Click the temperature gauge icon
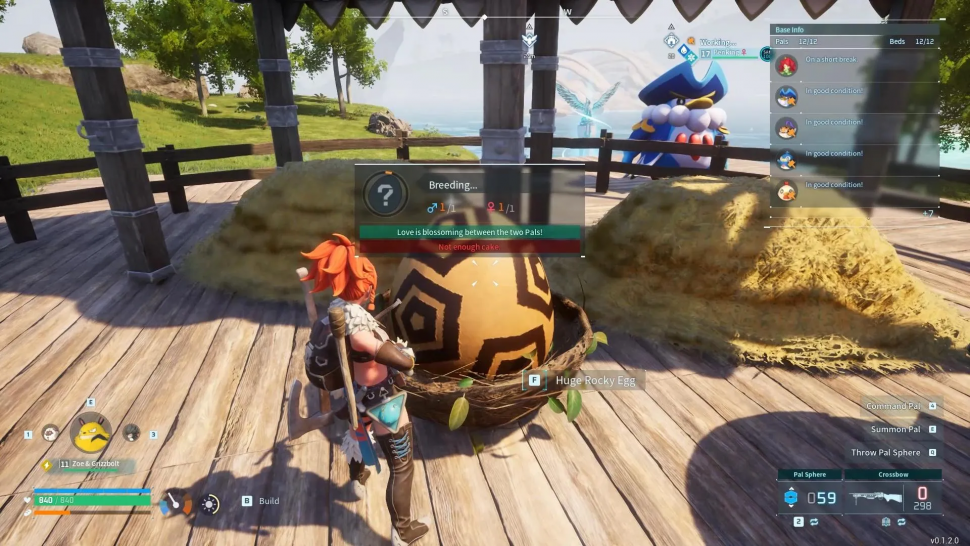The image size is (970, 546). click(x=174, y=503)
